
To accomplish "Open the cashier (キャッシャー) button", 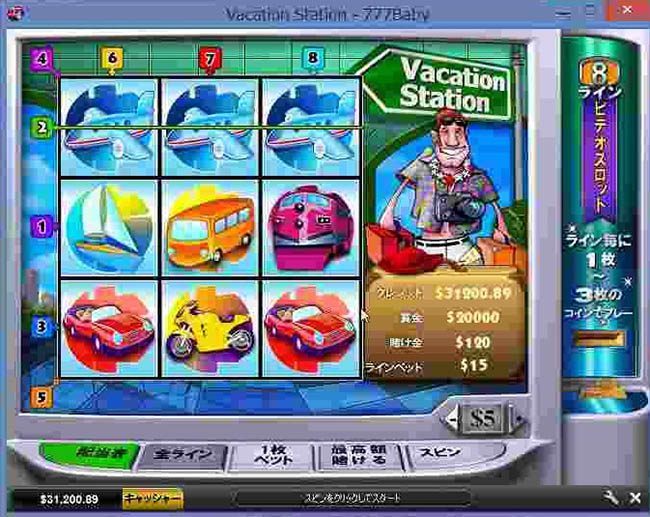I will point(152,497).
